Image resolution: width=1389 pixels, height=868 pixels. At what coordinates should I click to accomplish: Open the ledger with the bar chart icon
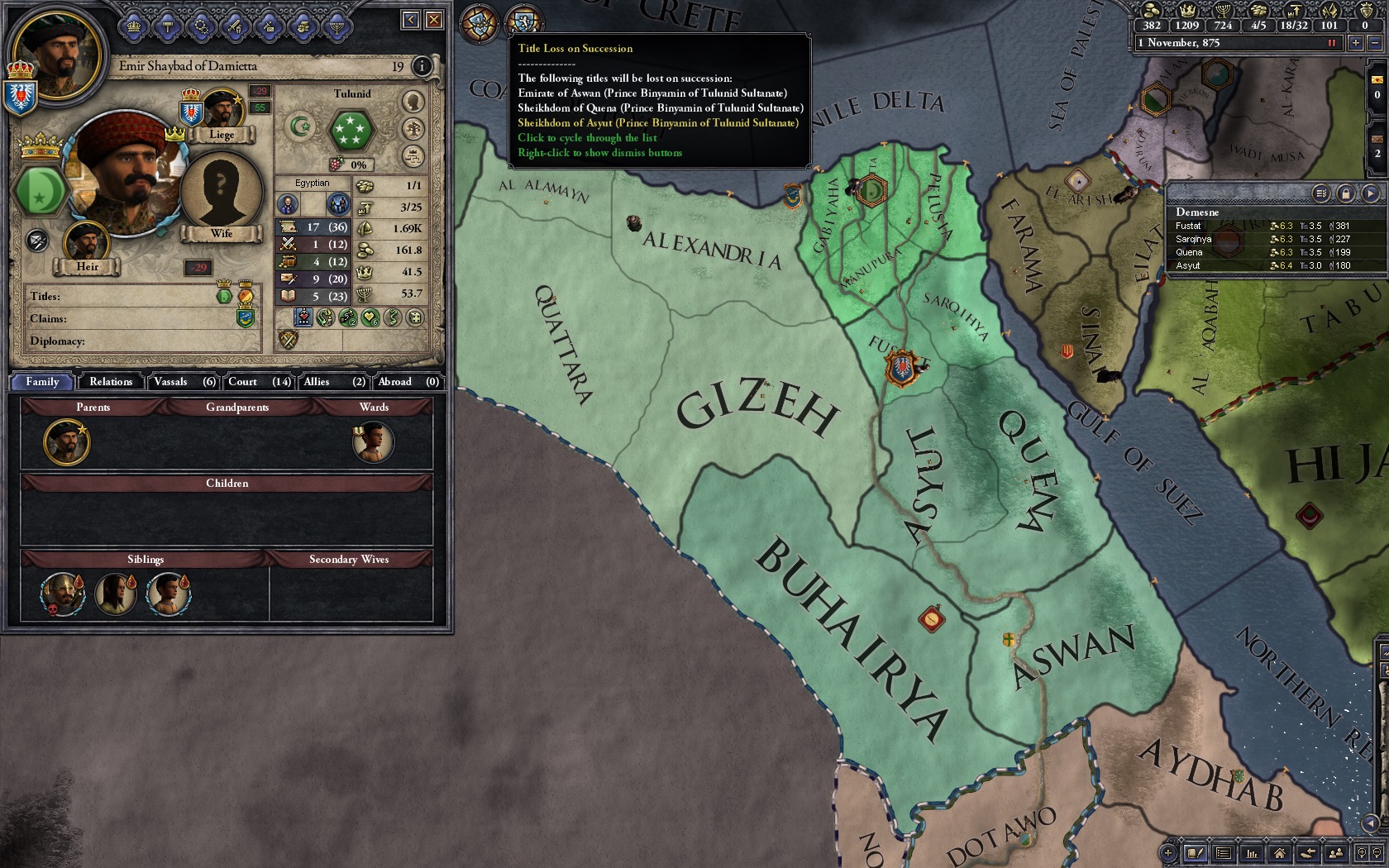point(1253,852)
